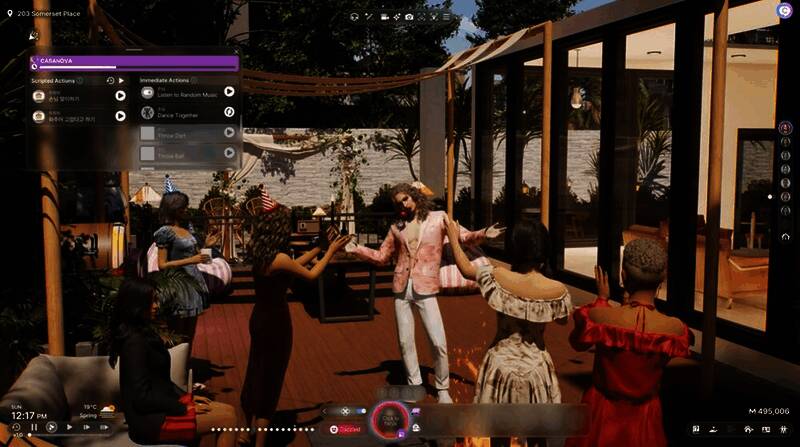Play the Listen to Random Music action
This screenshot has width=800, height=447.
pos(229,91)
